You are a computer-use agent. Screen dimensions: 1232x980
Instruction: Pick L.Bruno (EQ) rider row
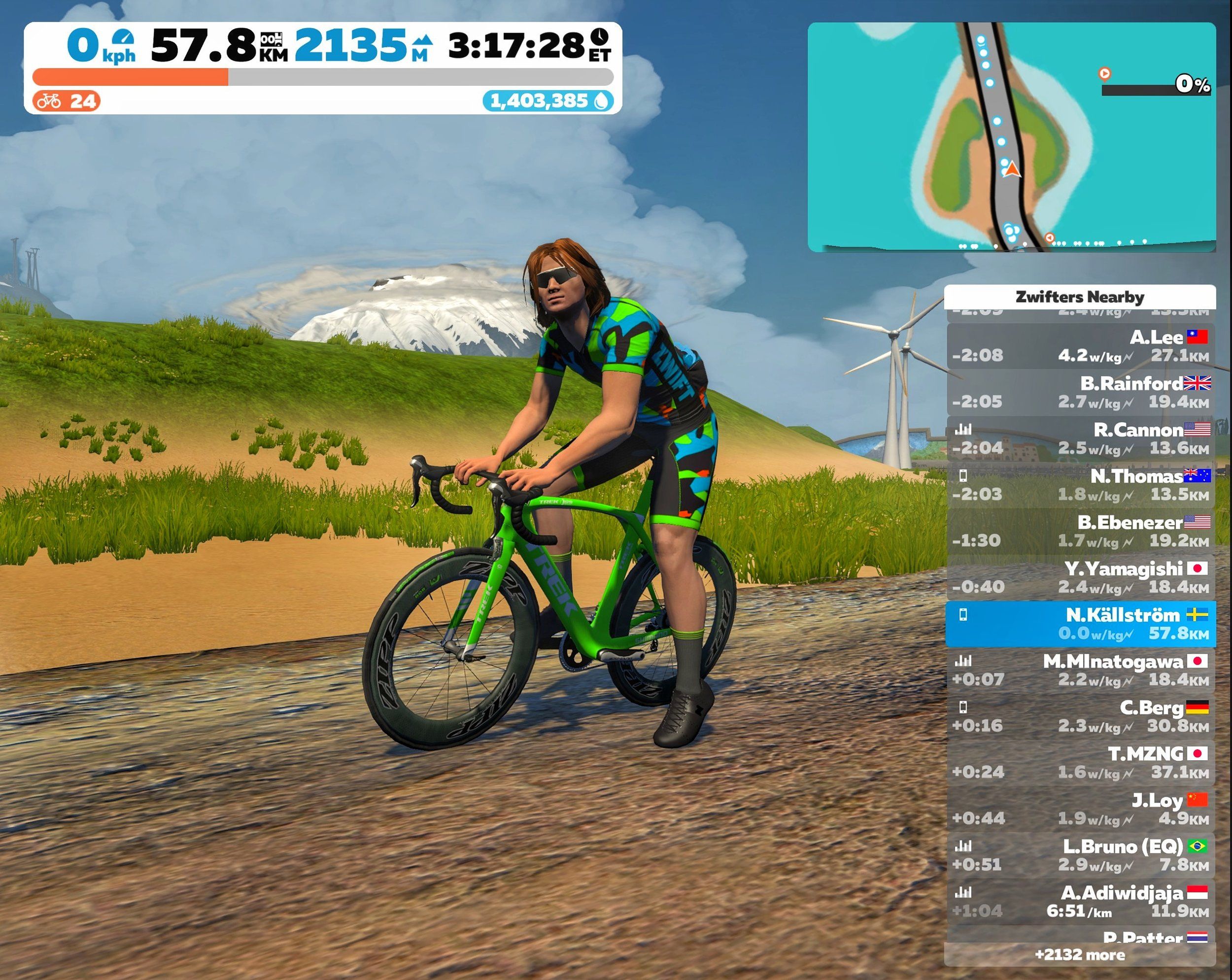(x=1079, y=855)
